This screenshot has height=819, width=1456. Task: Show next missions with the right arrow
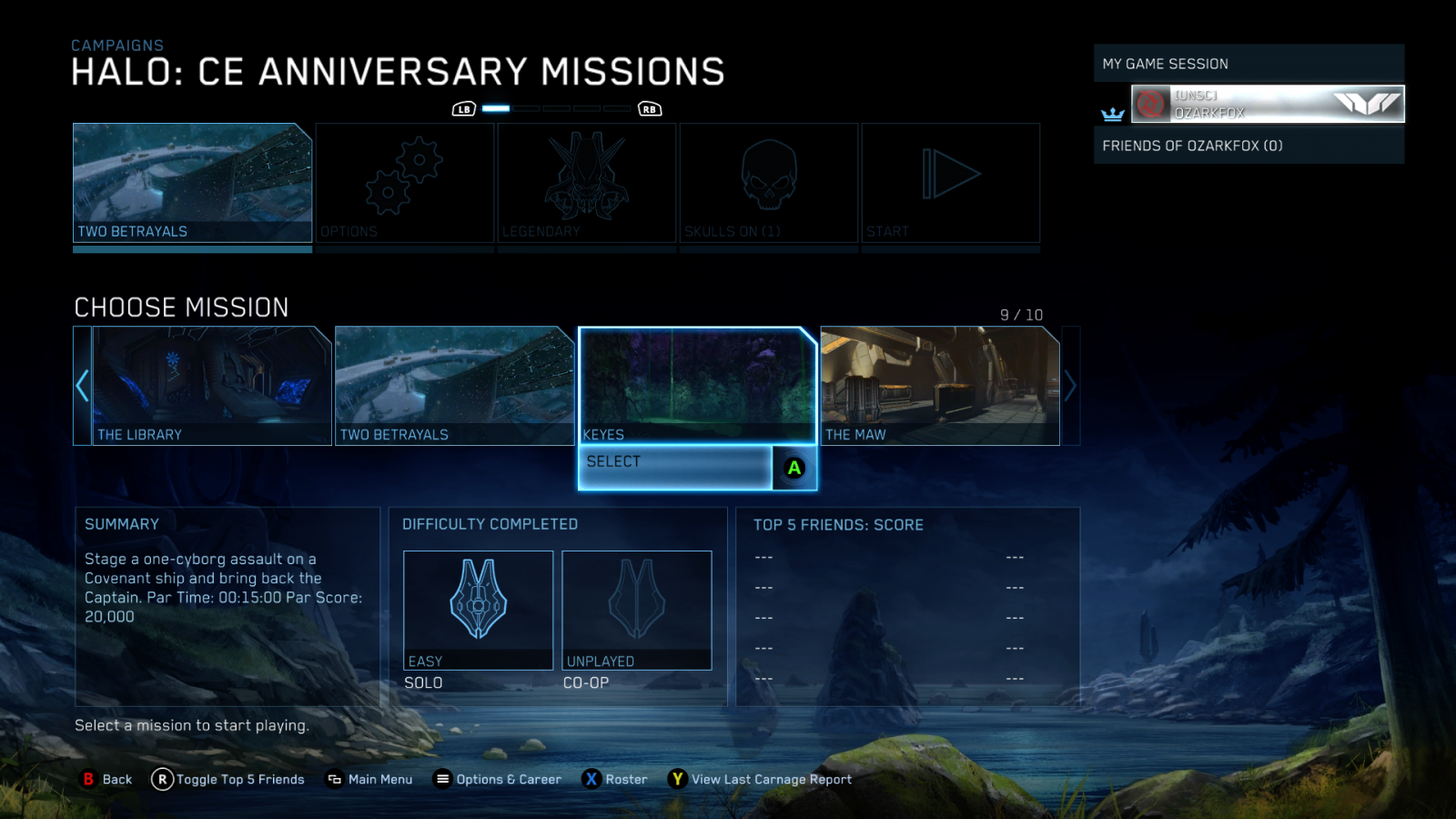pyautogui.click(x=1070, y=386)
